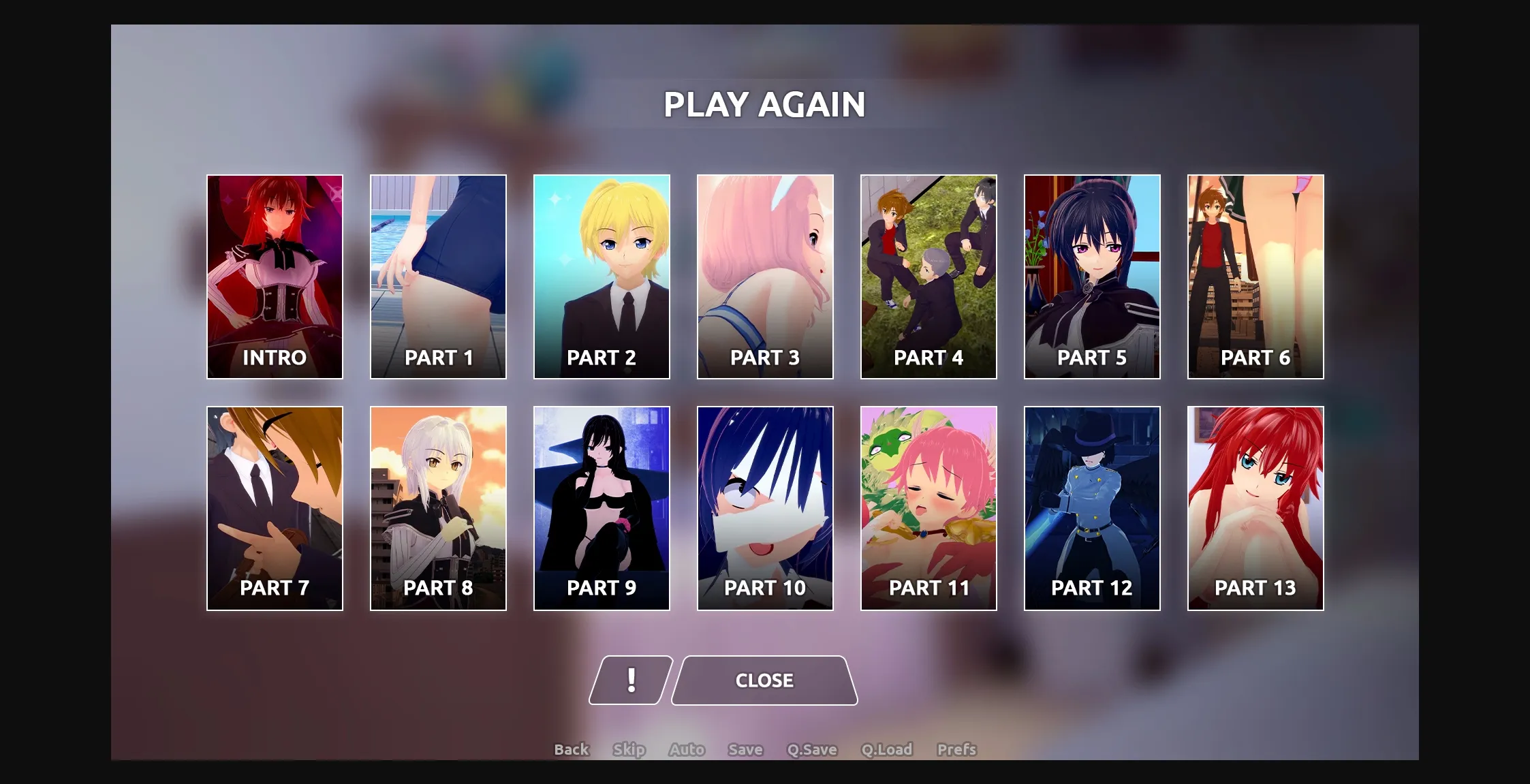Click the exclamation mark button
1530x784 pixels.
[631, 679]
